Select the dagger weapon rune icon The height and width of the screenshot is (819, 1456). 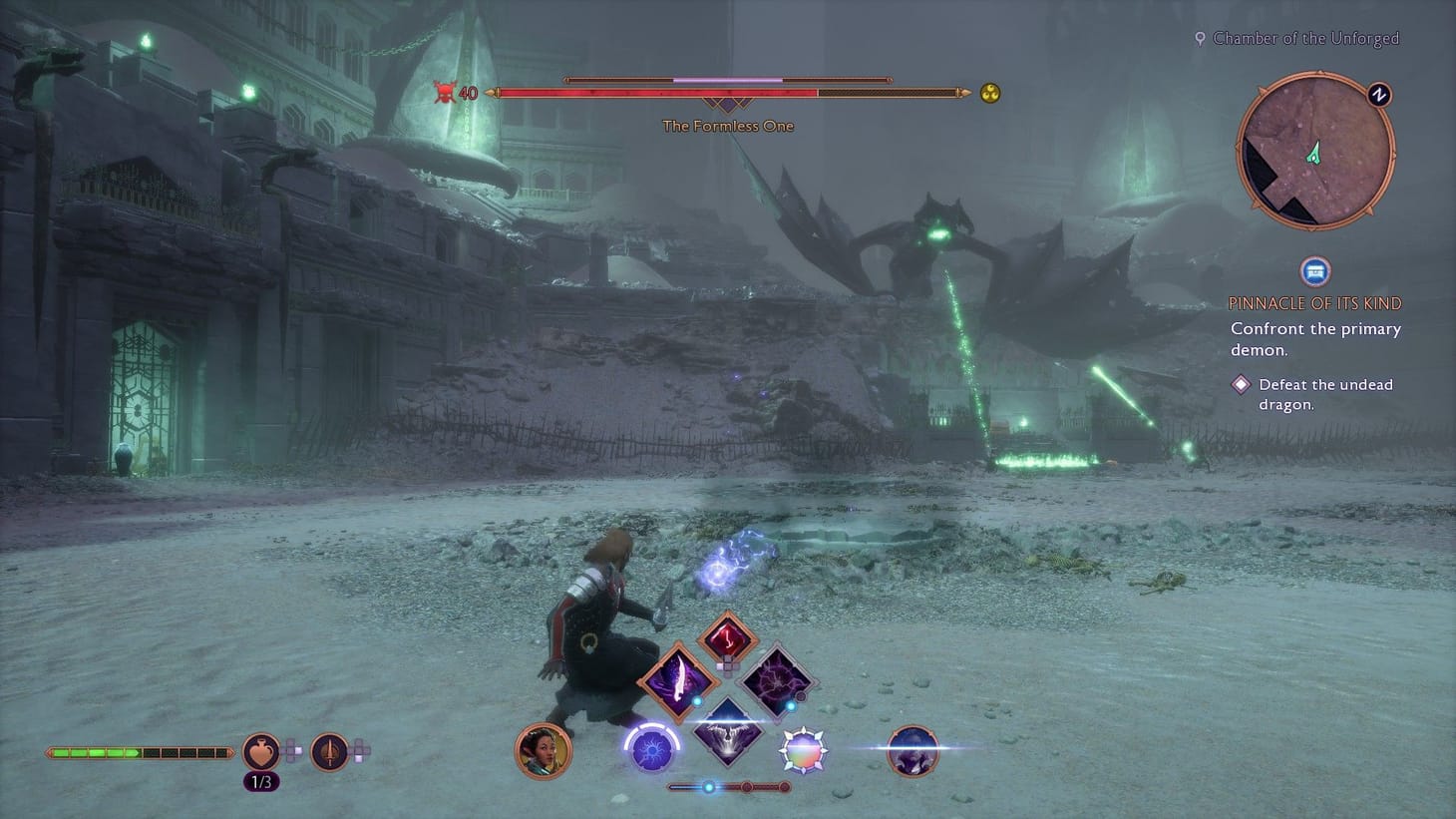329,751
